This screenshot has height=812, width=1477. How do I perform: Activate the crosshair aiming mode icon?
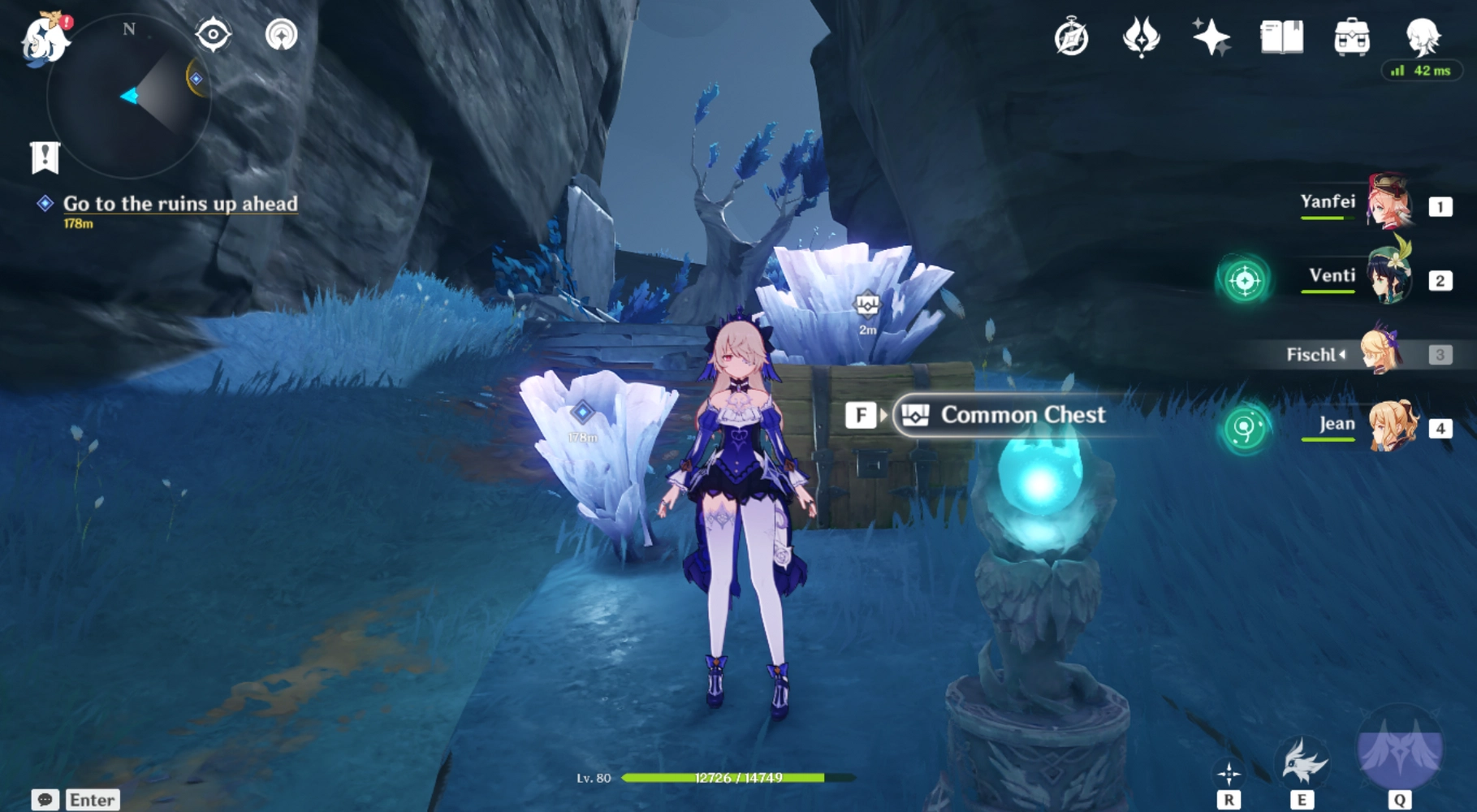1229,774
